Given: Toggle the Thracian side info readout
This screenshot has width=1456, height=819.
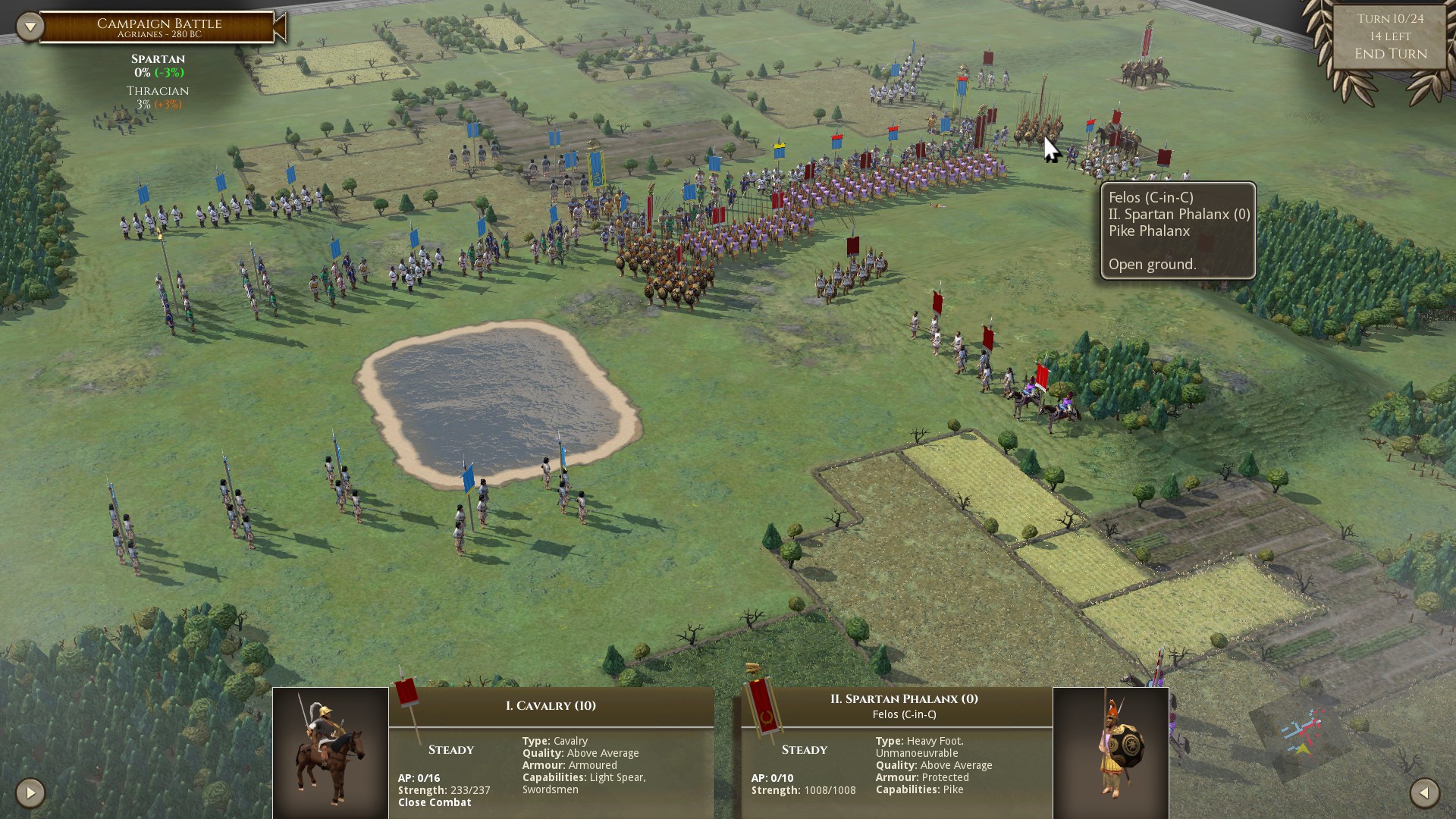Looking at the screenshot, I should [x=155, y=99].
